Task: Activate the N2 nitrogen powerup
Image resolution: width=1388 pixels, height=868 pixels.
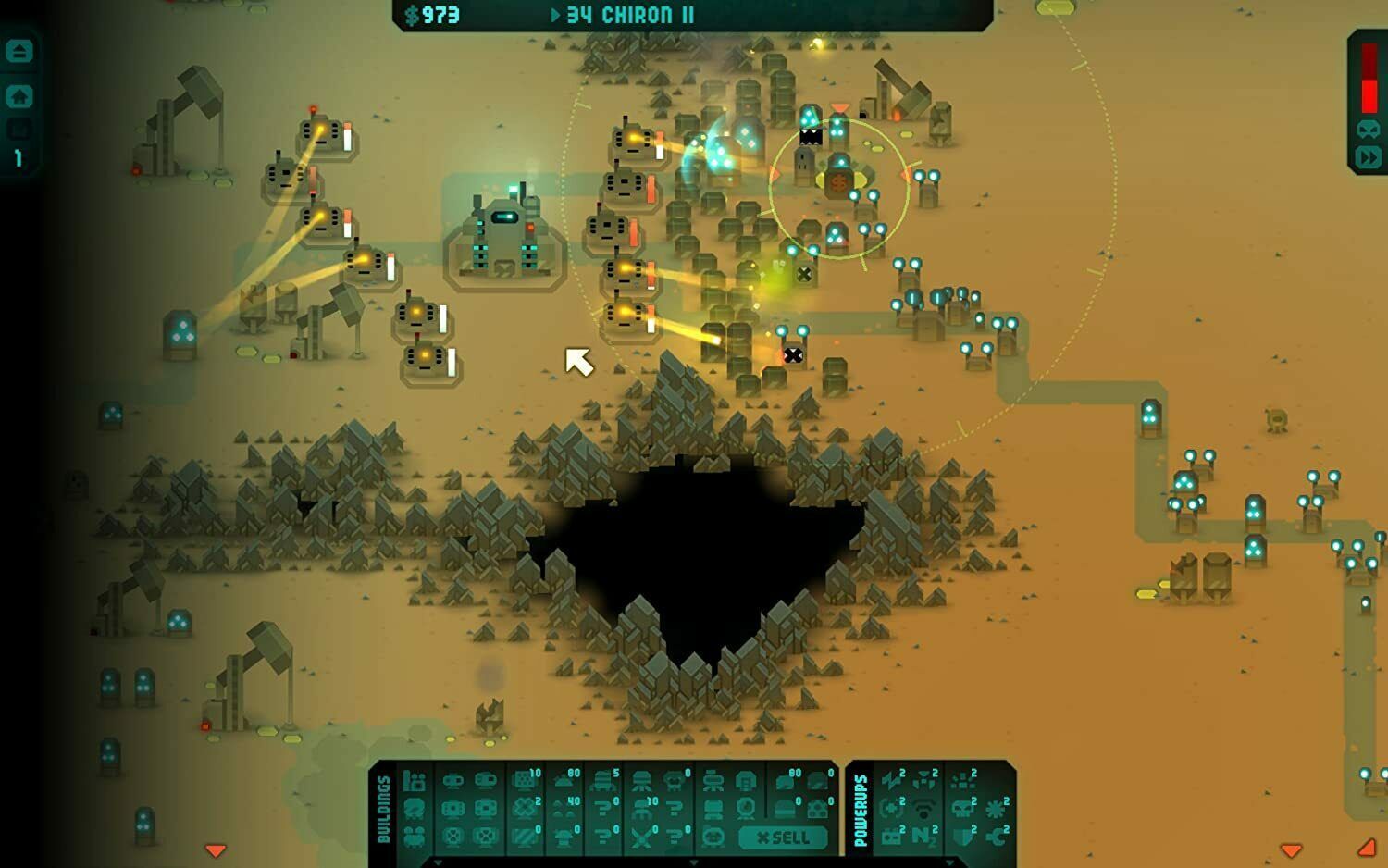Action: coord(924,837)
